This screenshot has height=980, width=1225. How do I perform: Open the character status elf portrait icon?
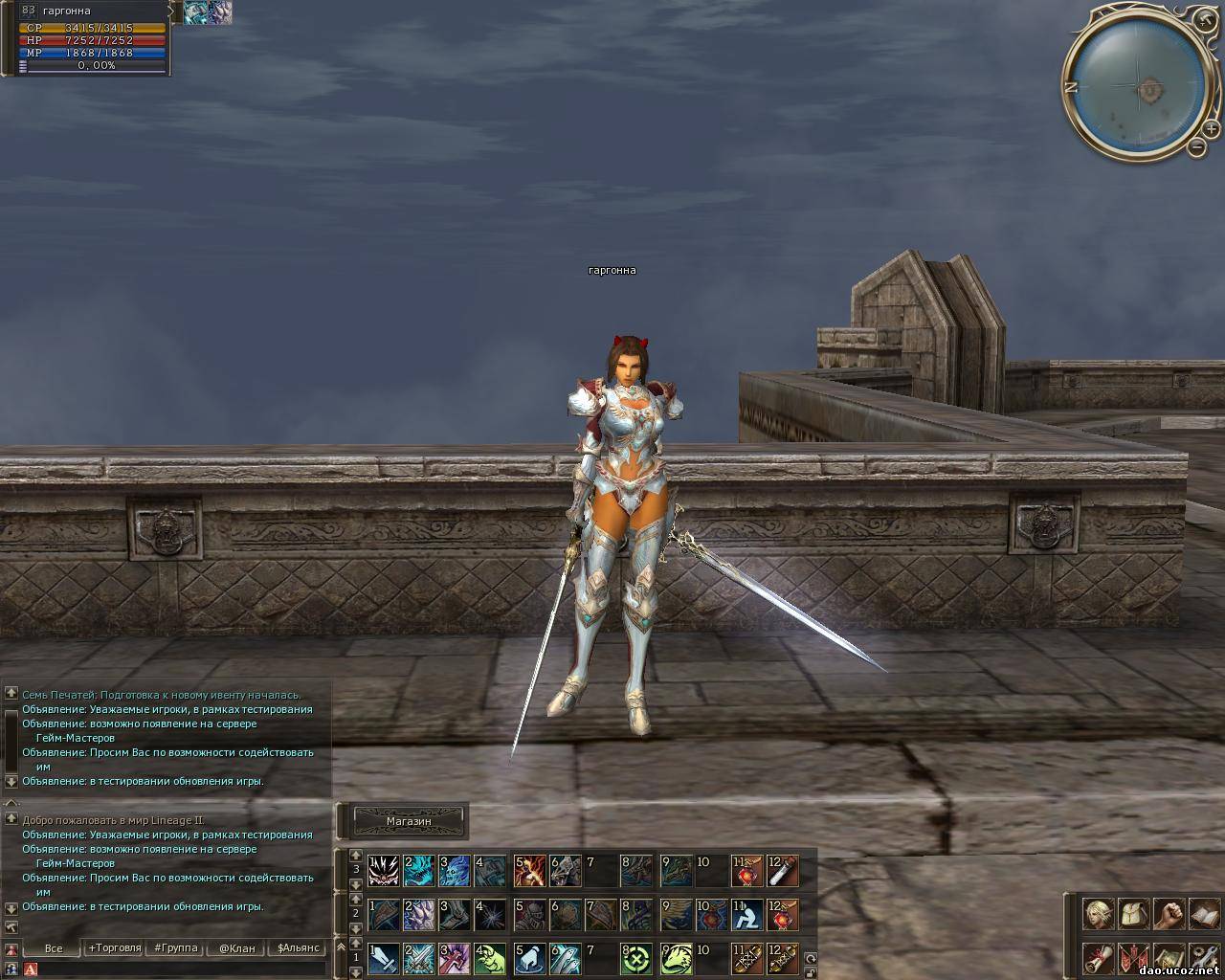click(1098, 914)
